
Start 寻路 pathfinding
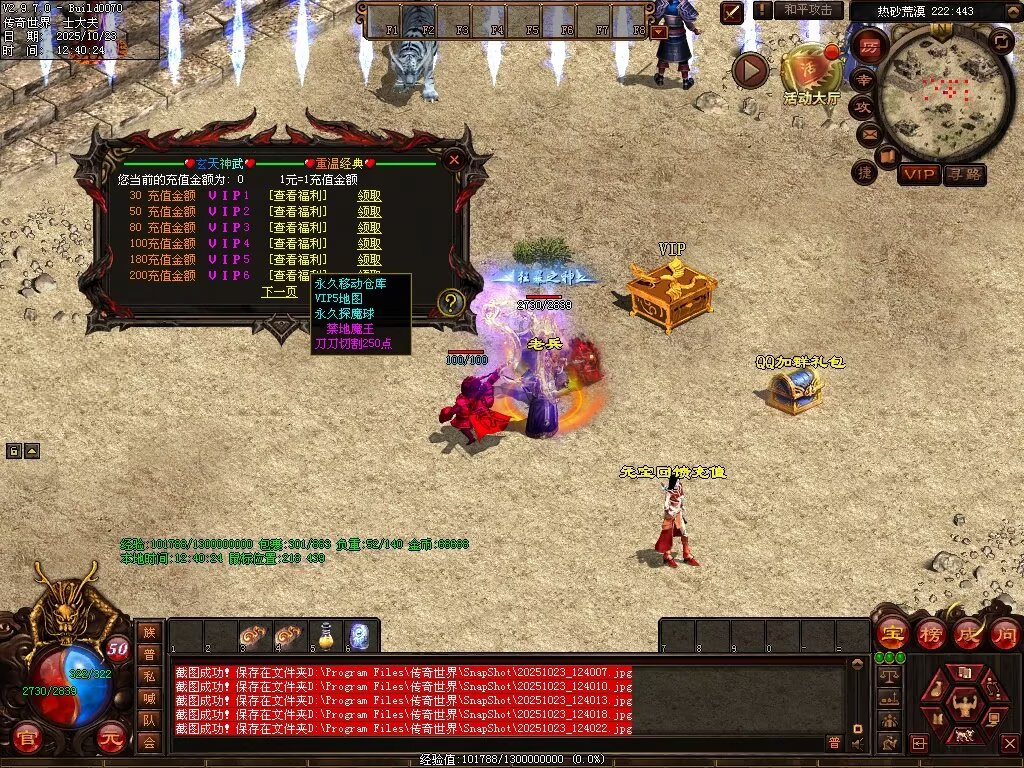tap(964, 174)
